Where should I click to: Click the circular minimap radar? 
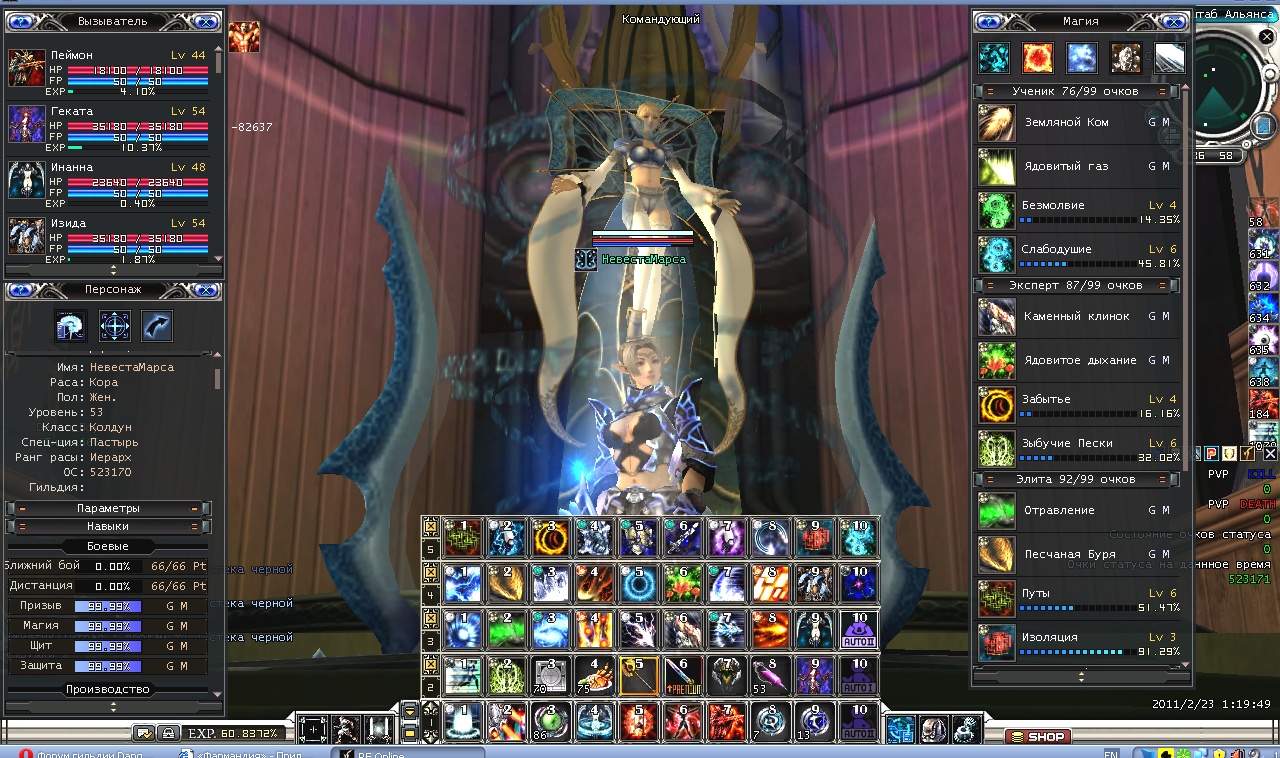click(x=1236, y=98)
